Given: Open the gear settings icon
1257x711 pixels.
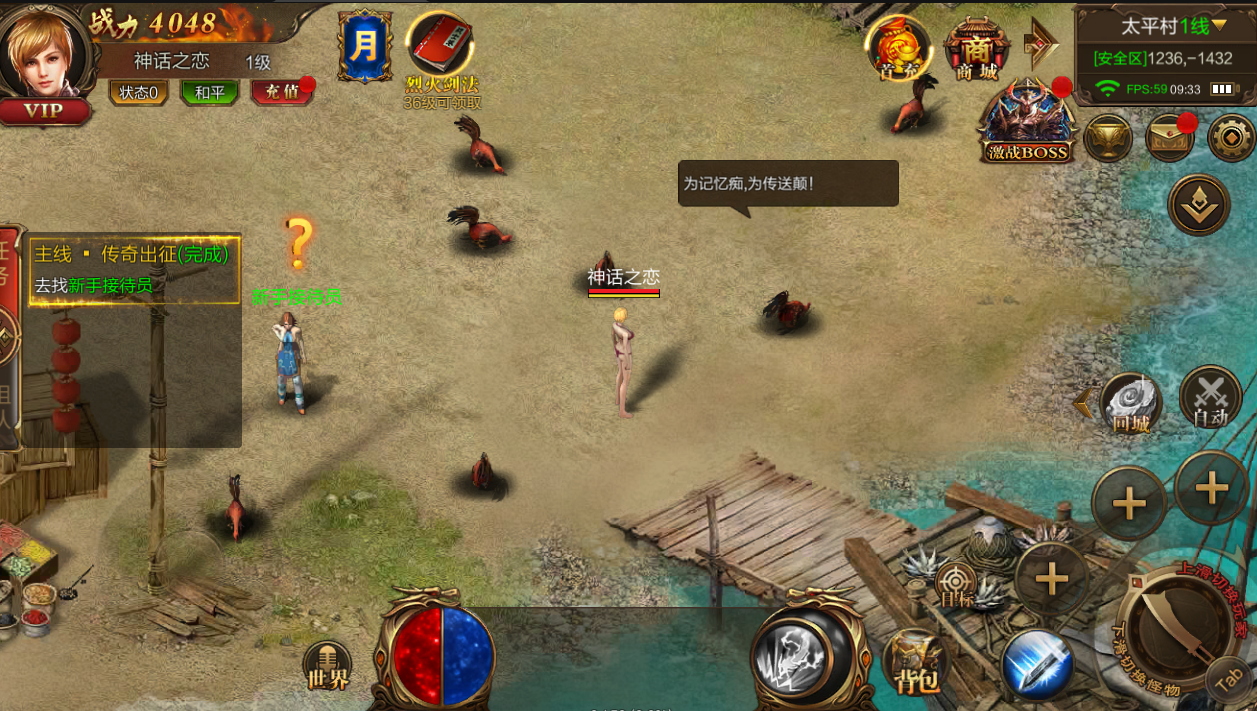Looking at the screenshot, I should [x=1230, y=138].
